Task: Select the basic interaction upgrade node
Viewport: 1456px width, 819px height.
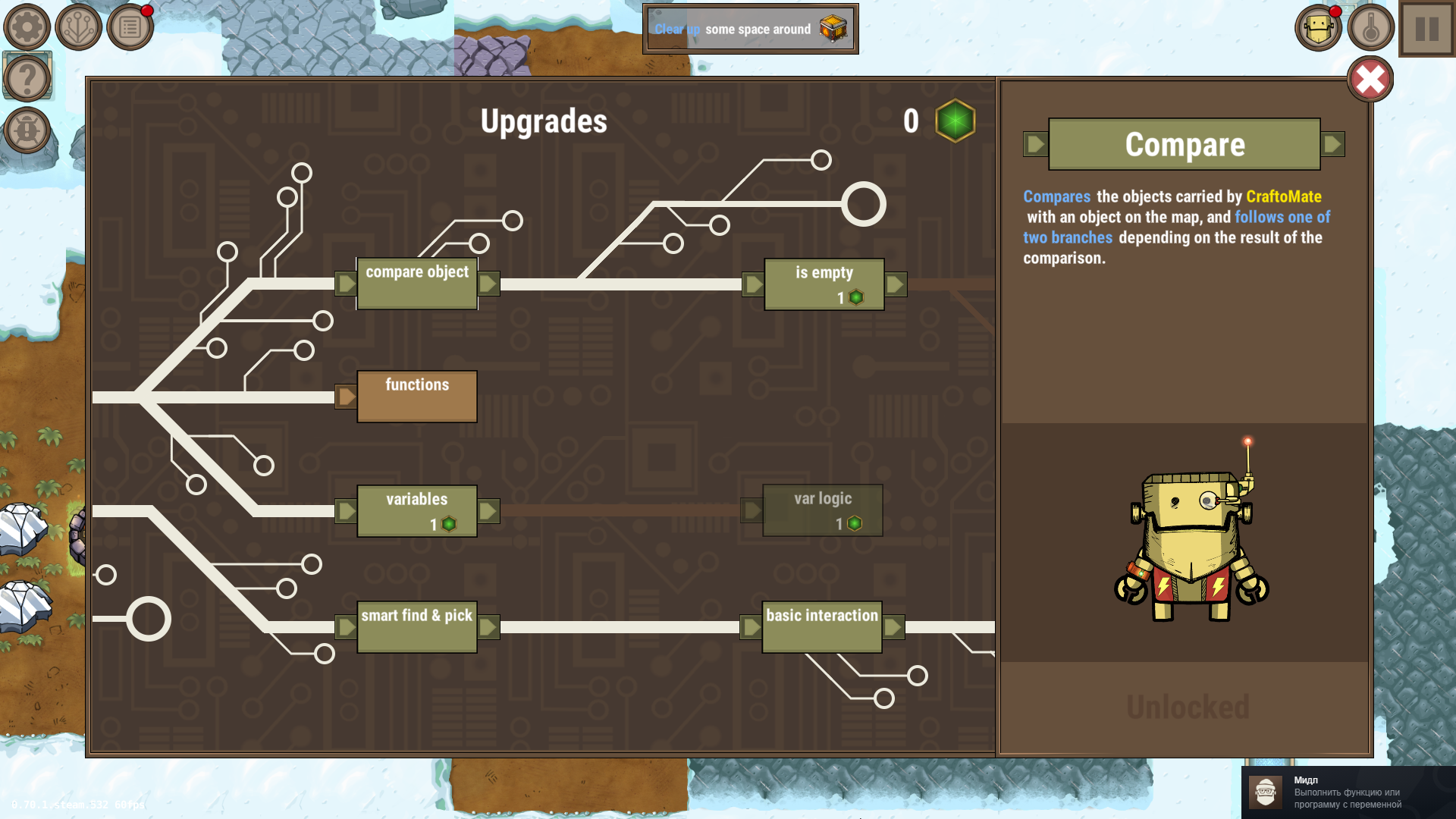Action: point(821,626)
